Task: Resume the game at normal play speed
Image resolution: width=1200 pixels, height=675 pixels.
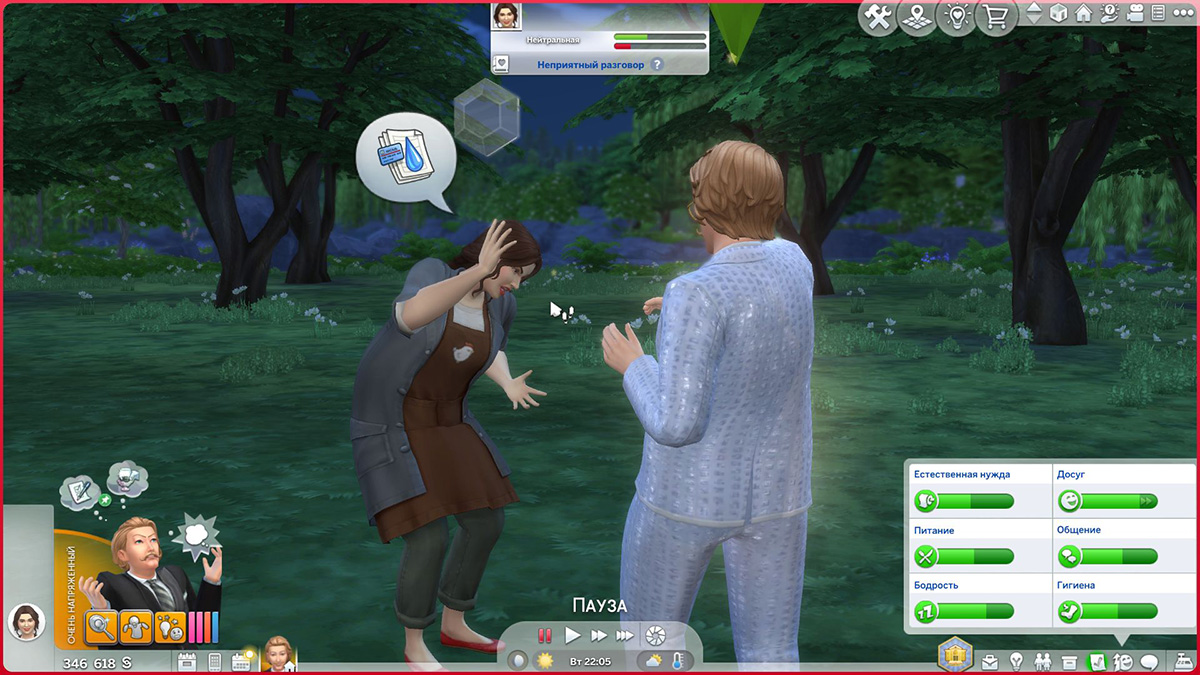Action: (x=572, y=635)
